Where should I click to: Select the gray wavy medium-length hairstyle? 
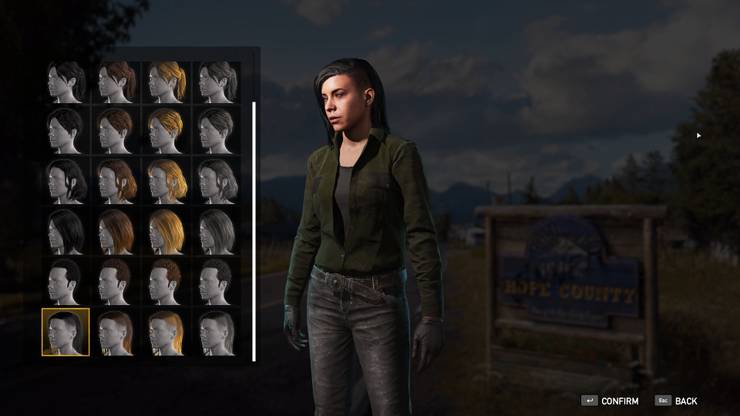click(x=216, y=181)
